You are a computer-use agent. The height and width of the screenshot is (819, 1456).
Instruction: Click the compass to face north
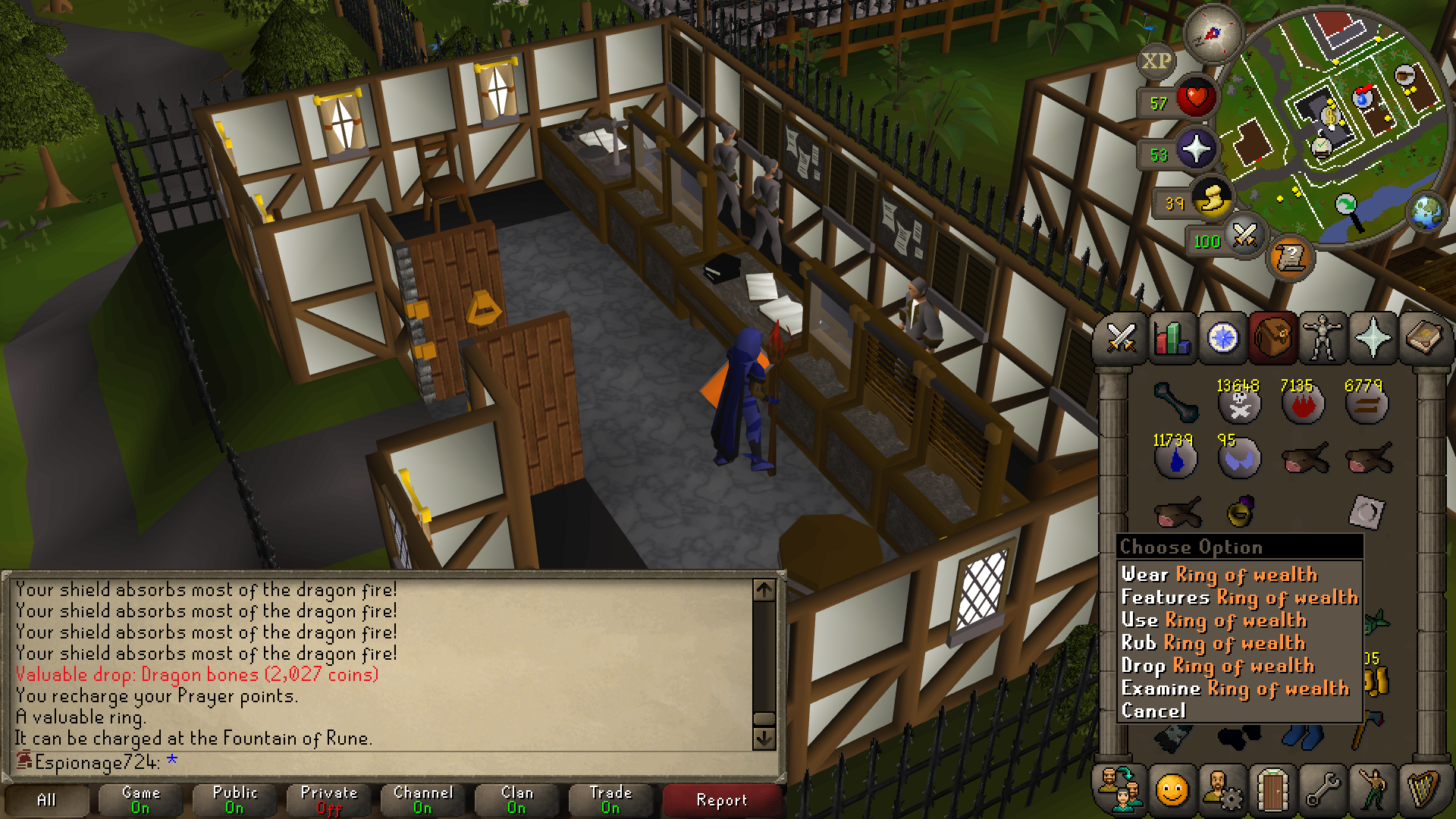point(1212,33)
